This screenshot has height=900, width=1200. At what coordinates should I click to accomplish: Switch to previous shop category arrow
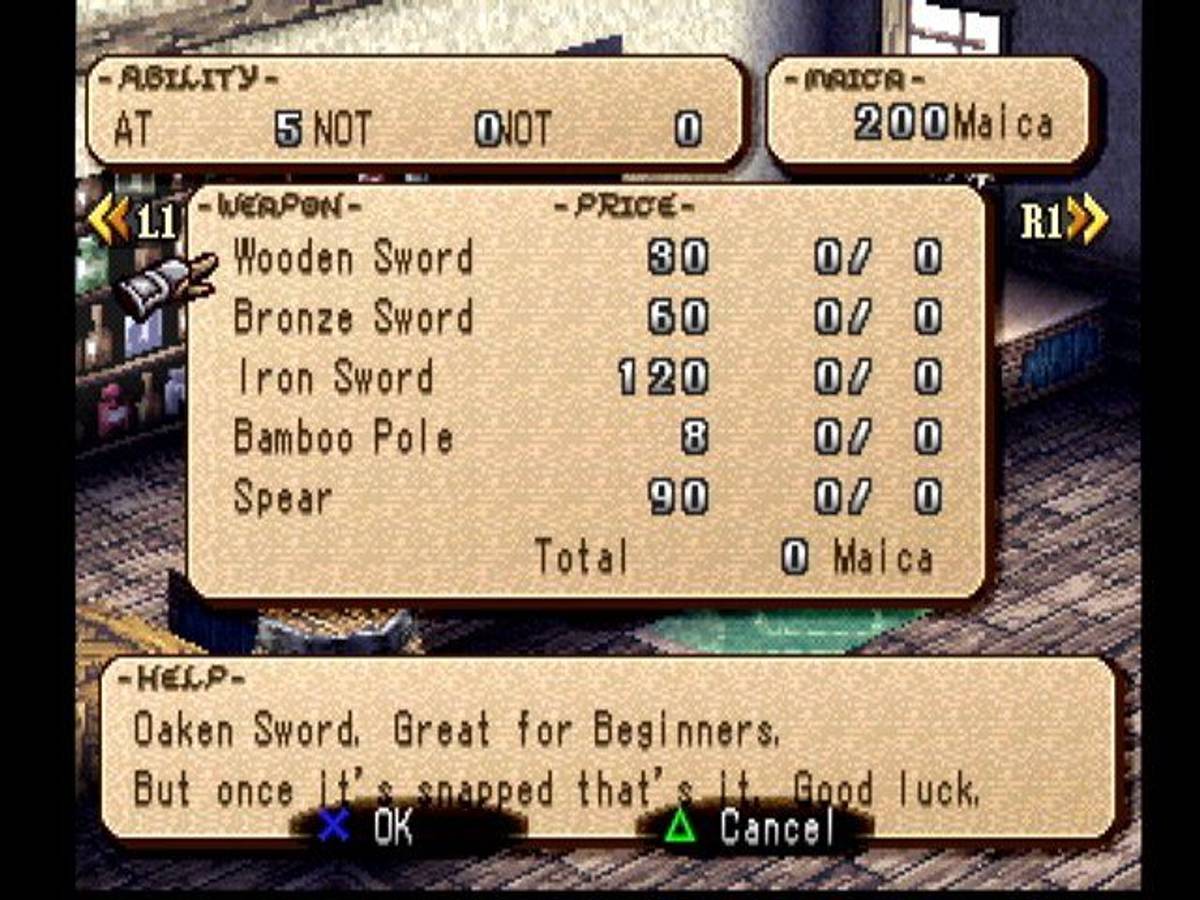click(132, 221)
